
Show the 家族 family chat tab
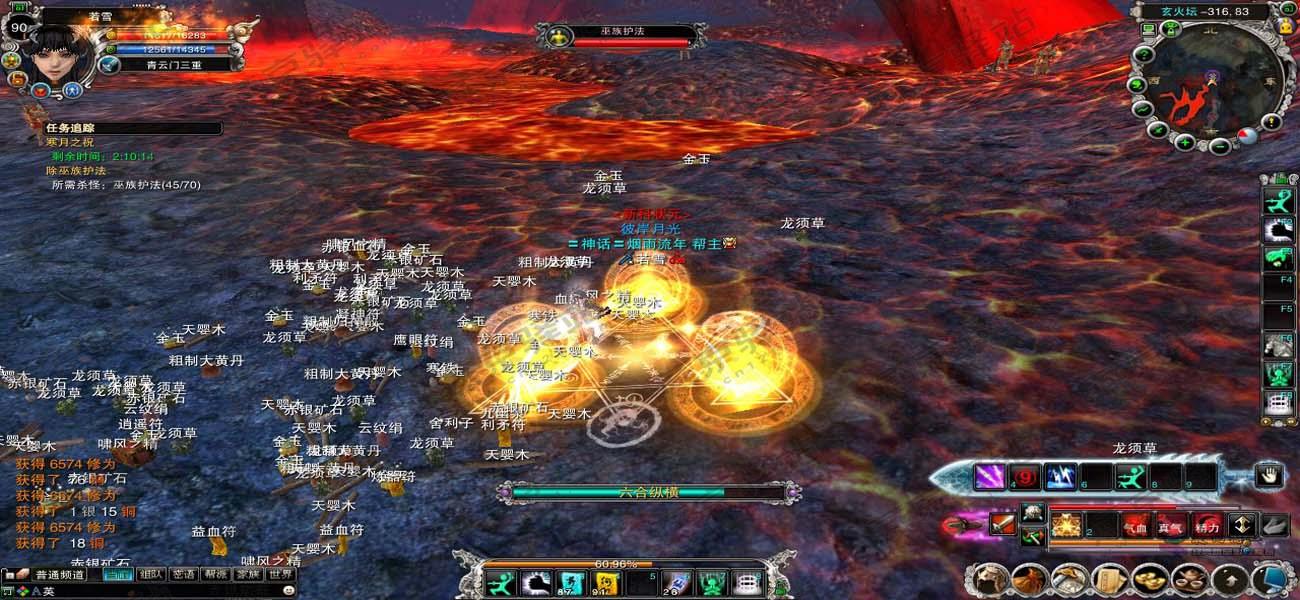(248, 575)
